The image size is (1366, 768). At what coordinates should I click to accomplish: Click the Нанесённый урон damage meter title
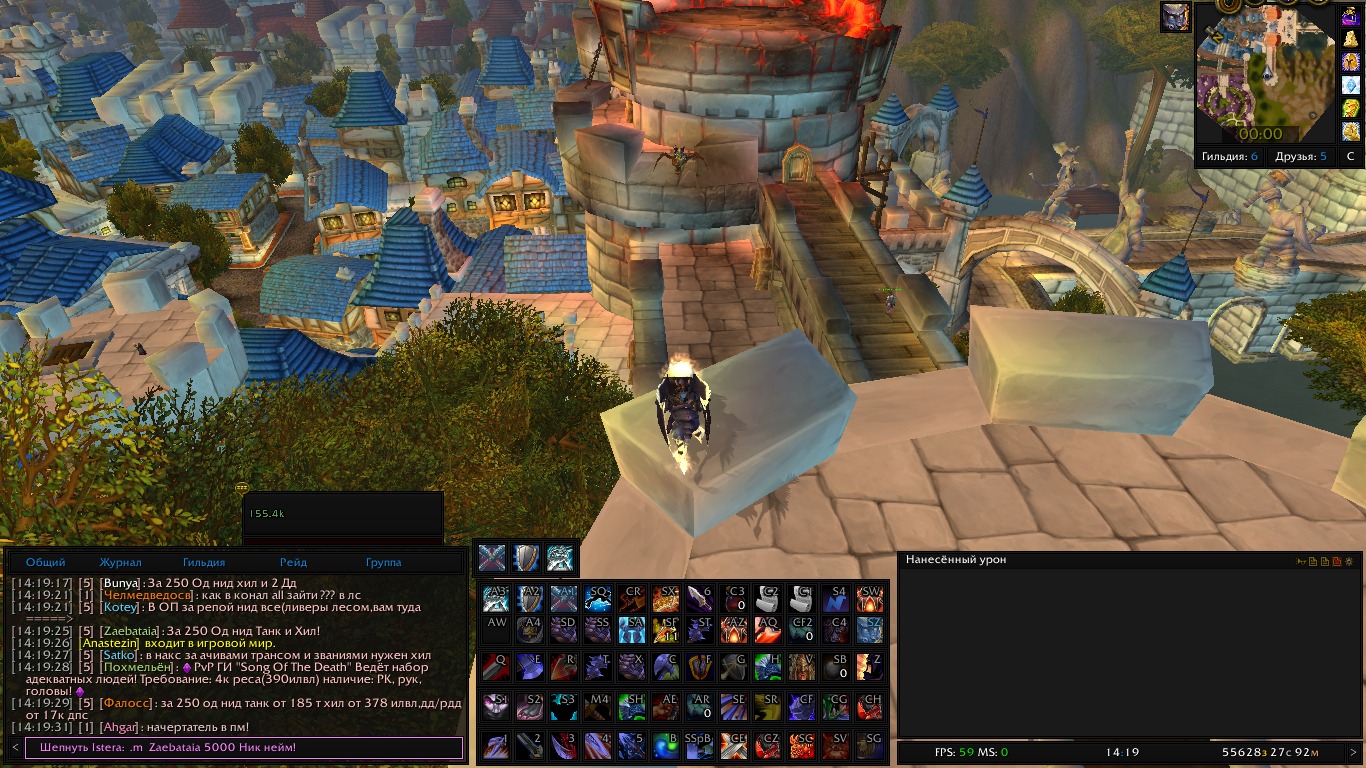pyautogui.click(x=956, y=560)
